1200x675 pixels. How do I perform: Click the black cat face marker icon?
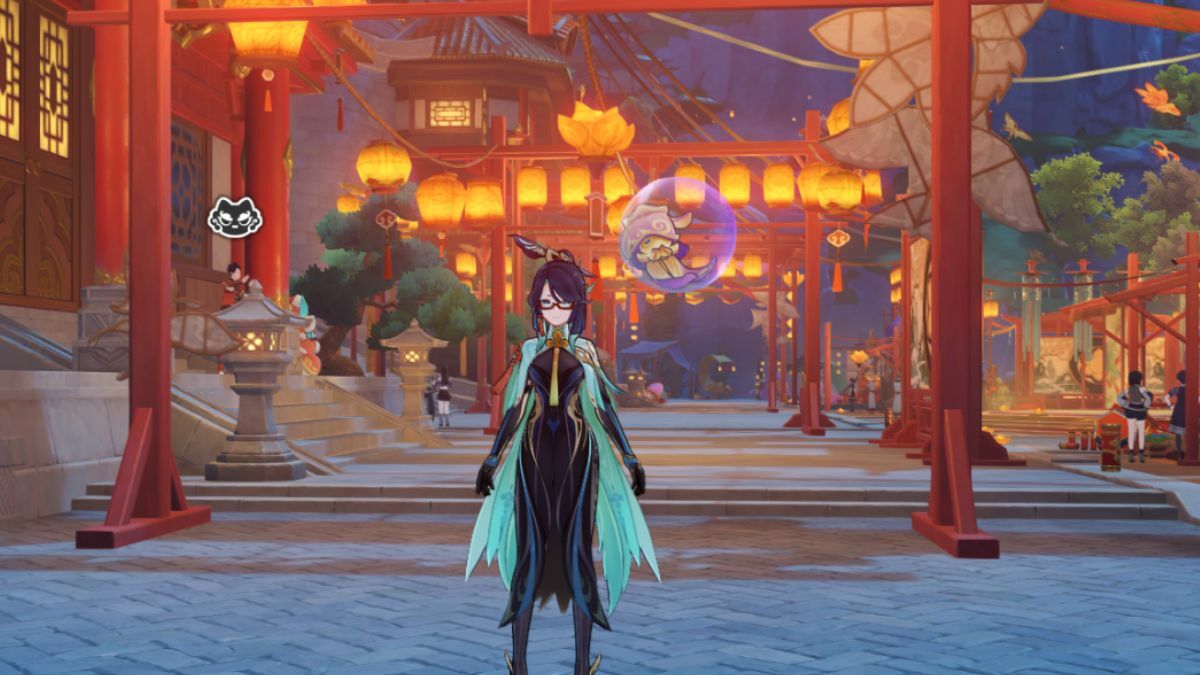tap(235, 217)
